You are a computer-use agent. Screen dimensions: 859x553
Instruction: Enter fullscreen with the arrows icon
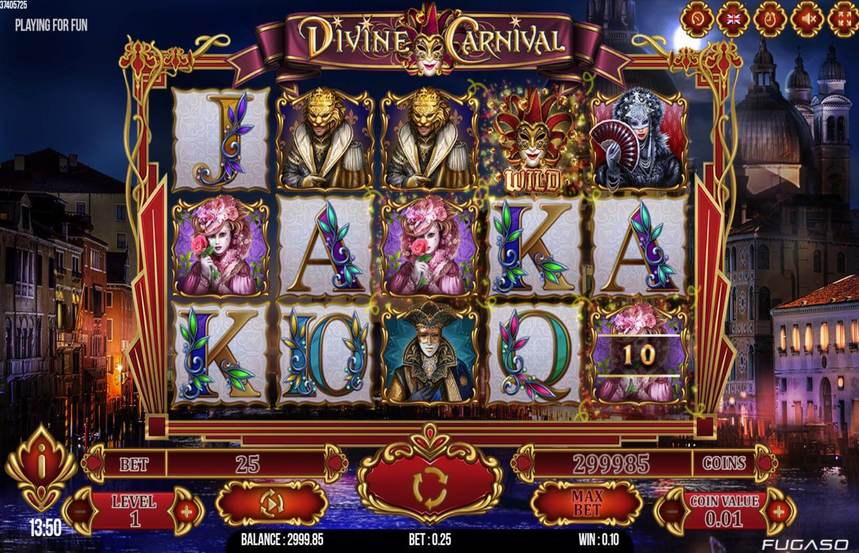[843, 18]
